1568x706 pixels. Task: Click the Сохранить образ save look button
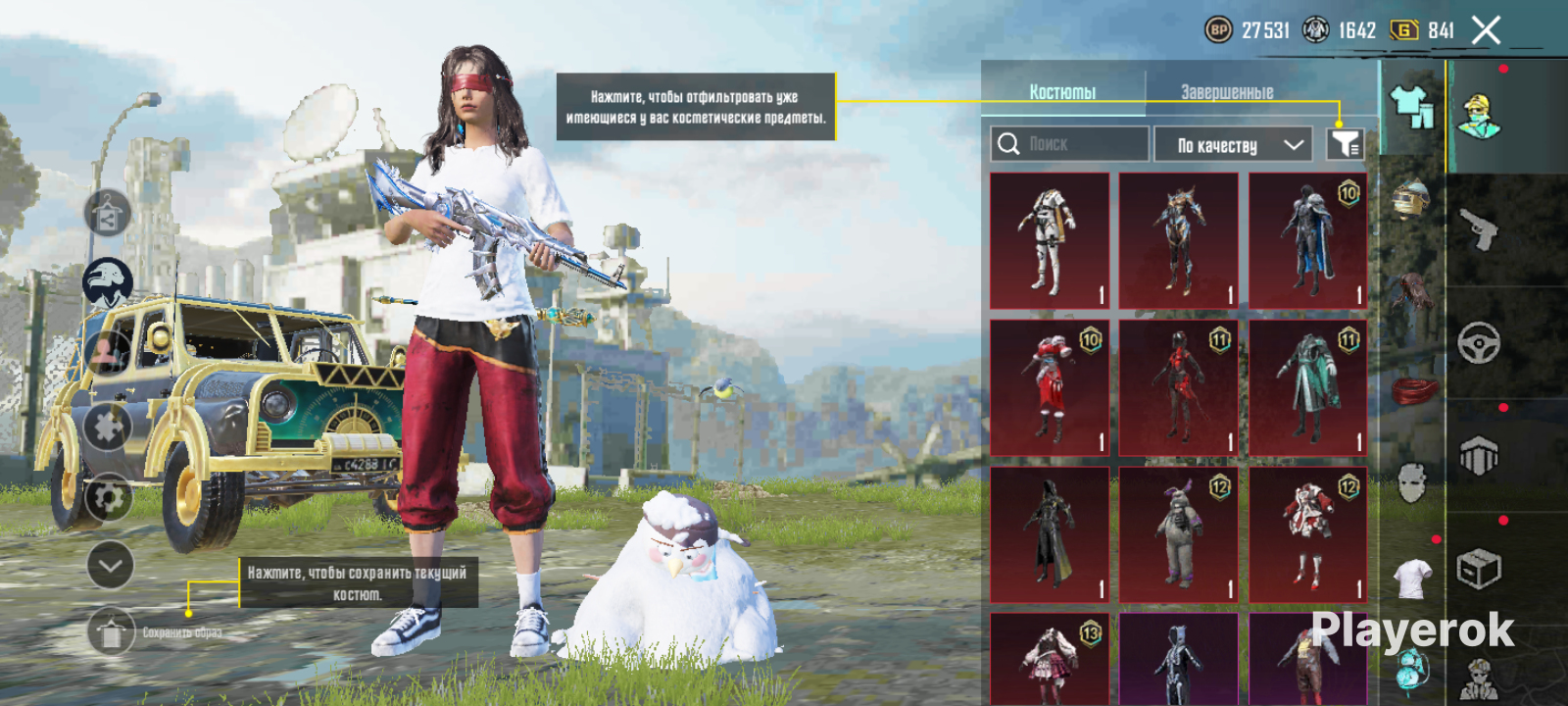pyautogui.click(x=111, y=632)
